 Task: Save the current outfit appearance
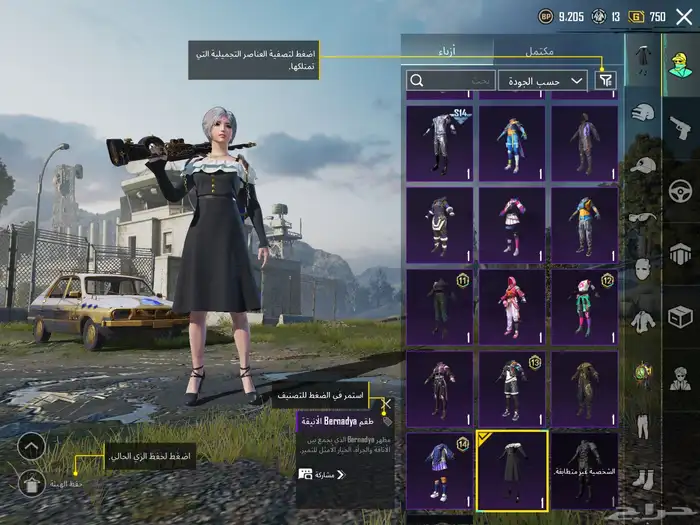tap(31, 484)
